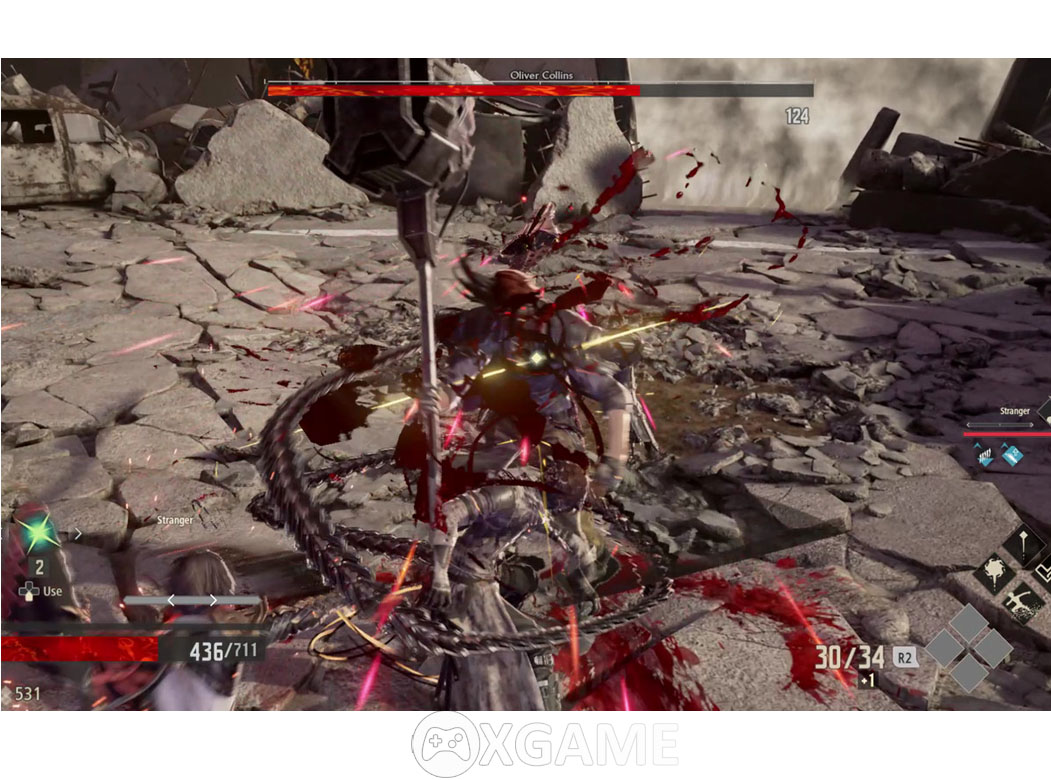Activate the lunging figure gift icon

tap(1023, 604)
